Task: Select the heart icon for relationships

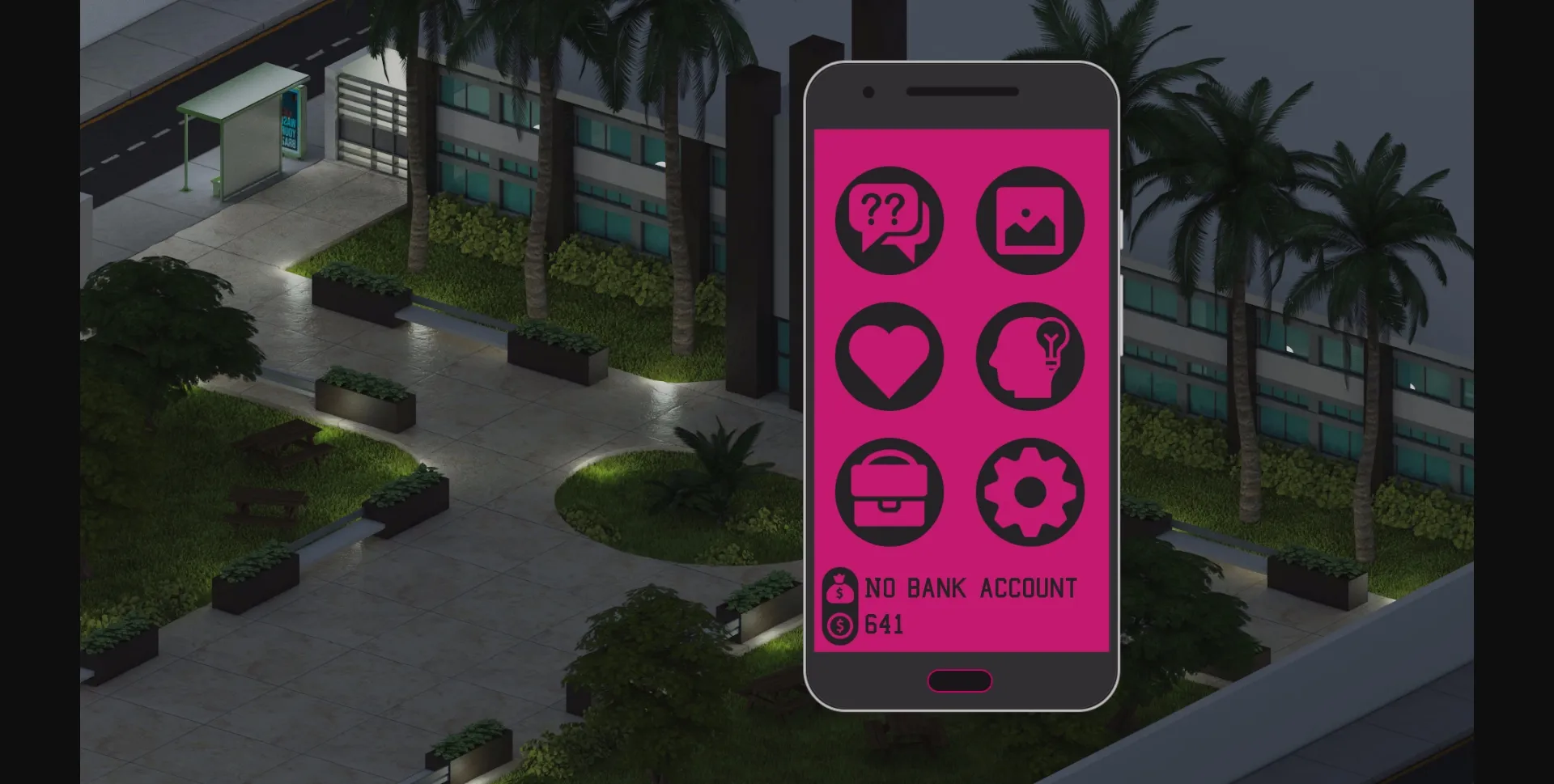Action: 888,356
